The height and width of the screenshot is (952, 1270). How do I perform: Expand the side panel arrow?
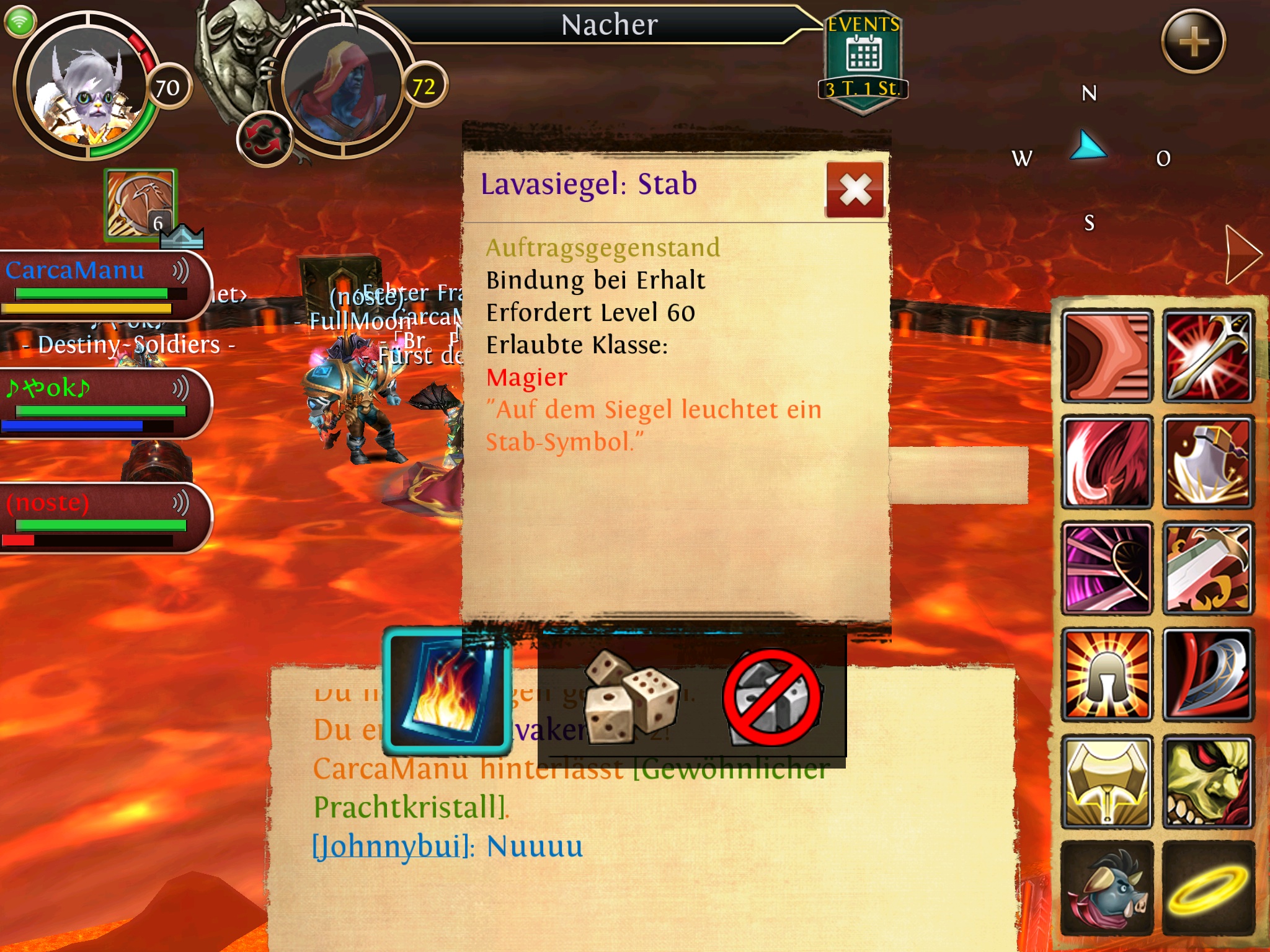(1242, 254)
